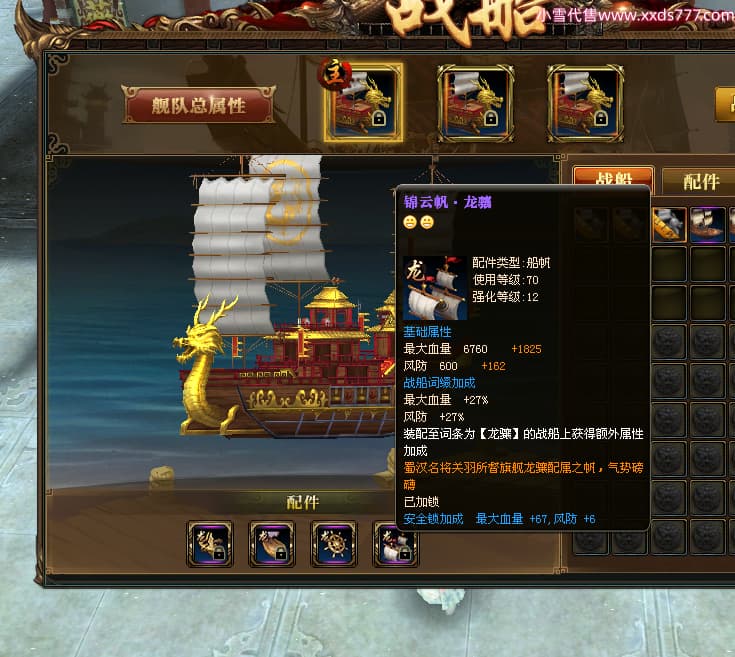The height and width of the screenshot is (657, 735).
Task: Switch to the 配件 accessories tab
Action: (700, 181)
